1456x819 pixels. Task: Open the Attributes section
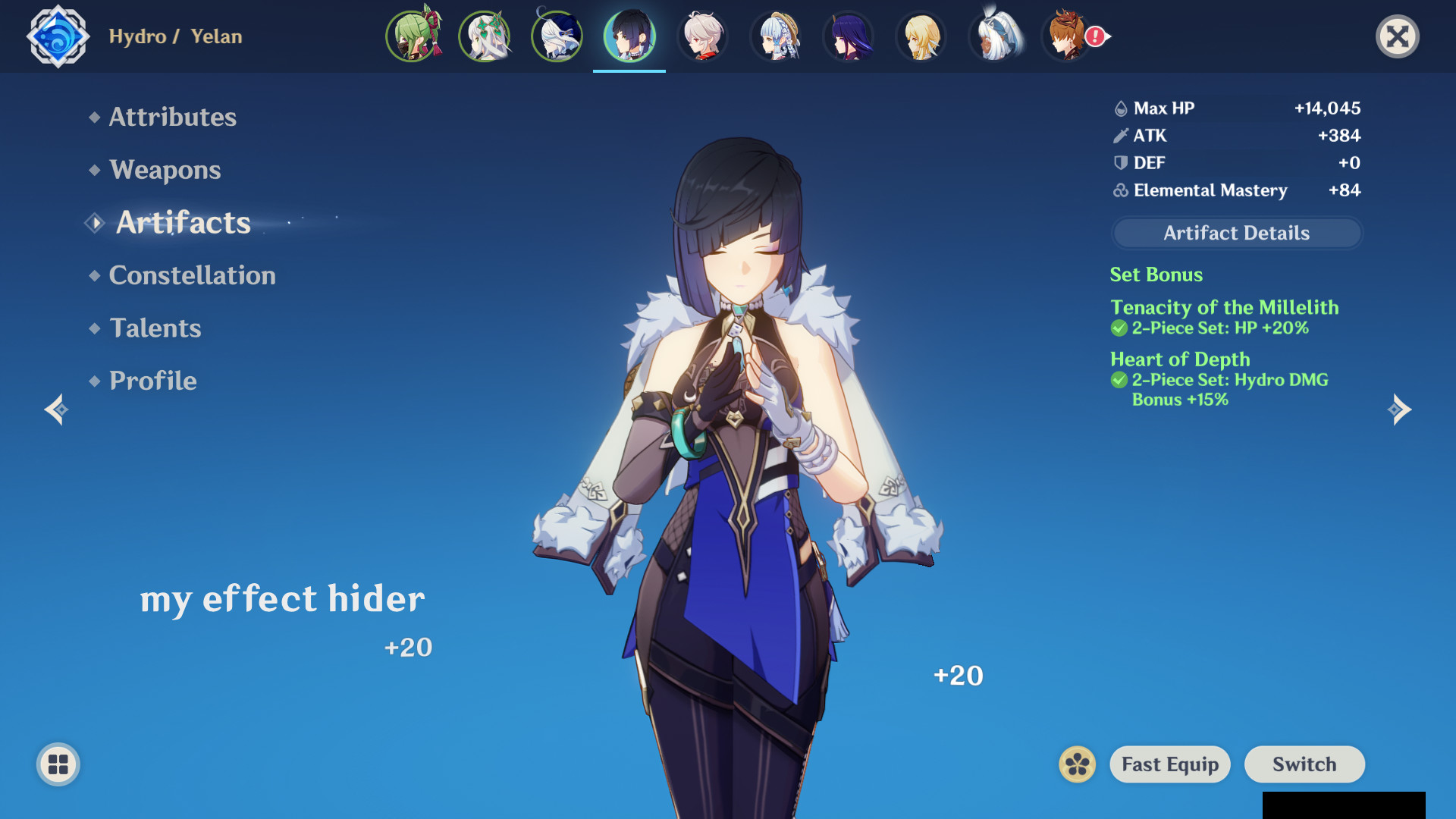171,117
